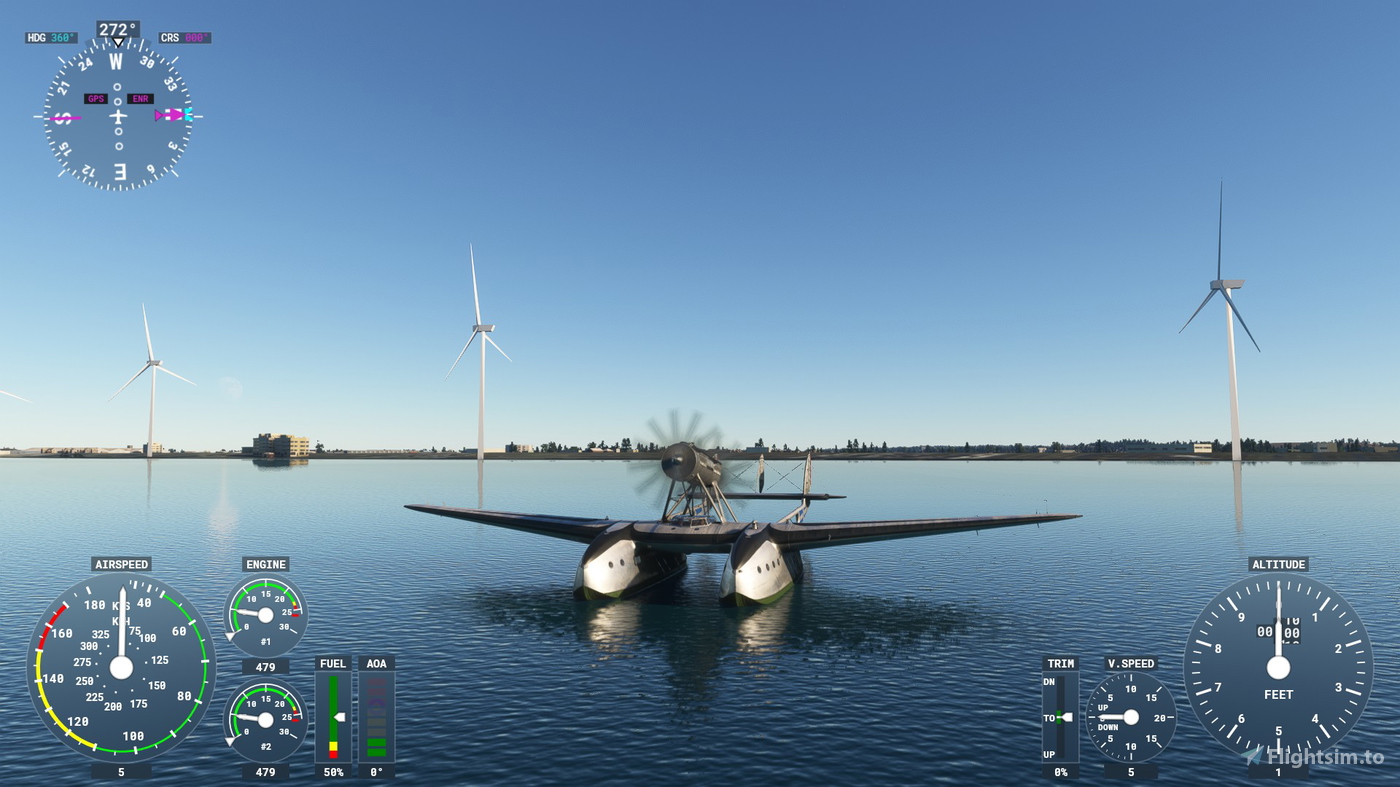This screenshot has width=1400, height=787.
Task: Click the GPS annunciator on the compass
Action: click(x=96, y=99)
